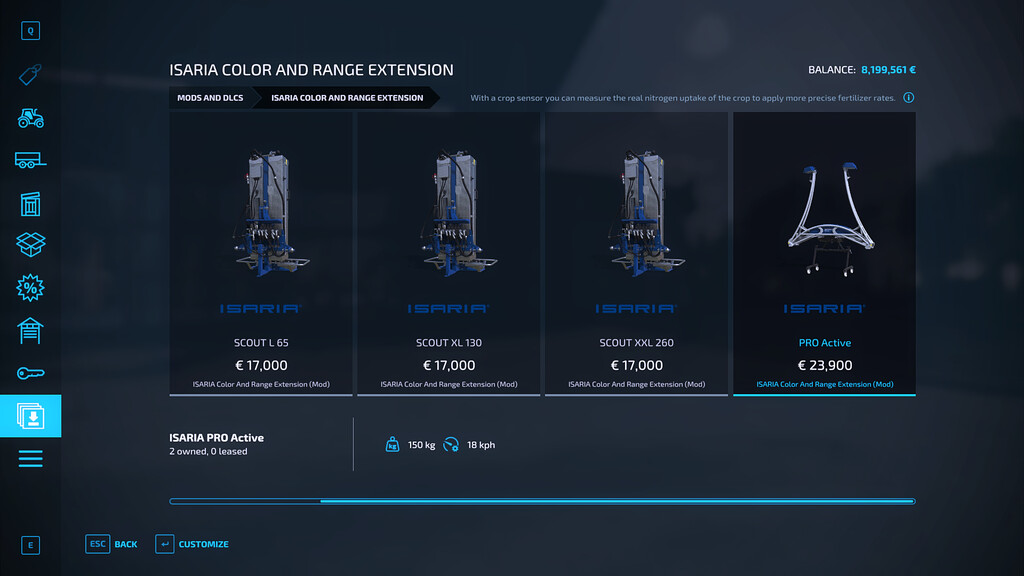The width and height of the screenshot is (1024, 576).
Task: Show the percent sales category
Action: tap(30, 288)
